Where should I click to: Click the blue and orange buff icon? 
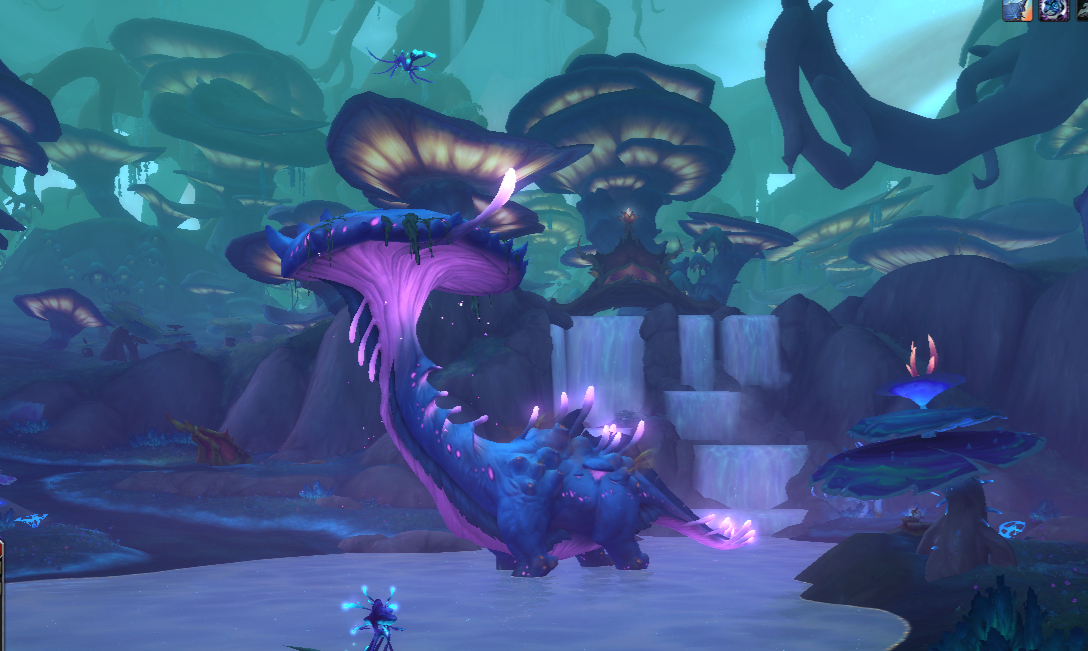pyautogui.click(x=1016, y=9)
